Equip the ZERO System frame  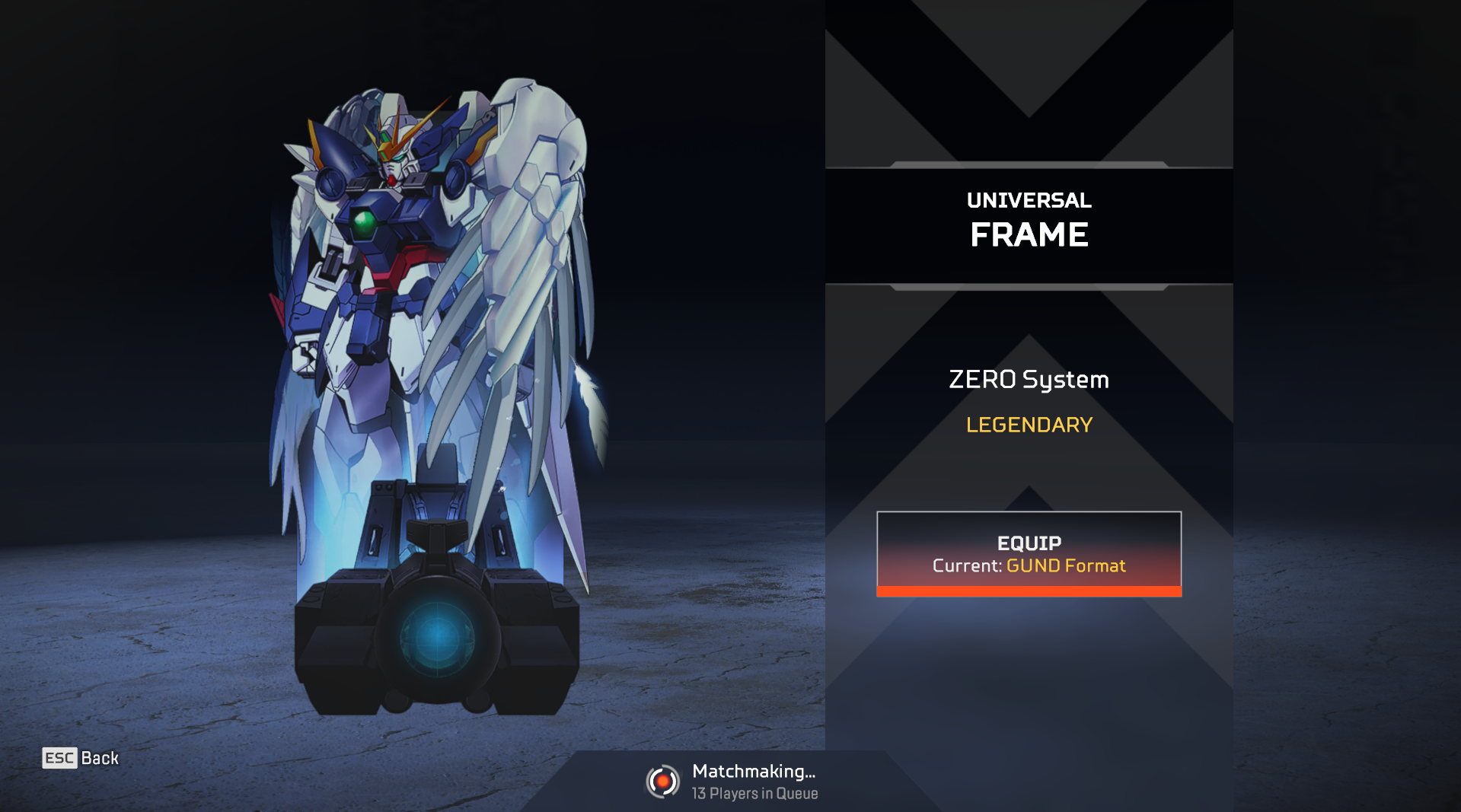tap(1029, 553)
